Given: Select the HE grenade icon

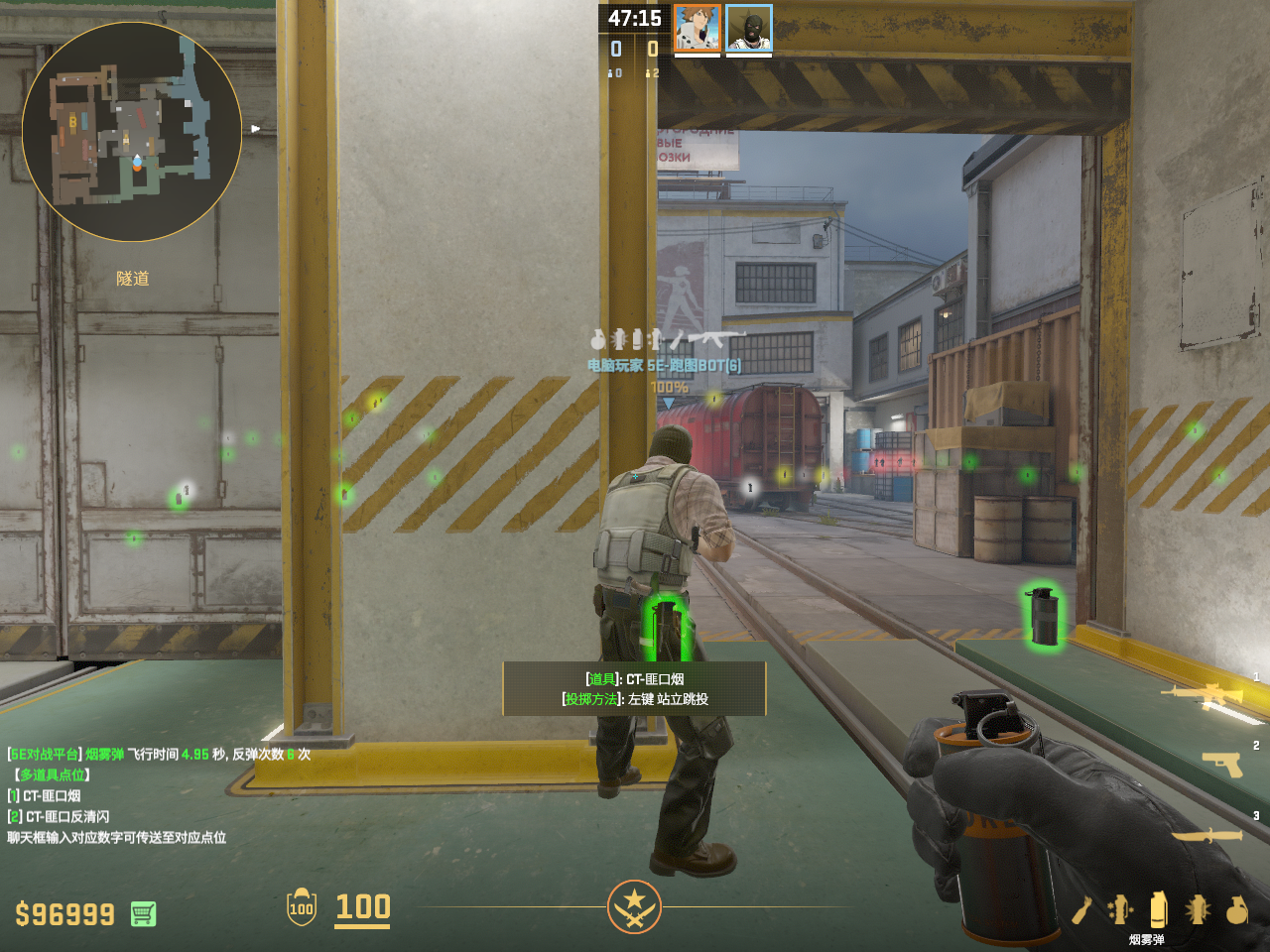Looking at the screenshot, I should [x=1236, y=909].
